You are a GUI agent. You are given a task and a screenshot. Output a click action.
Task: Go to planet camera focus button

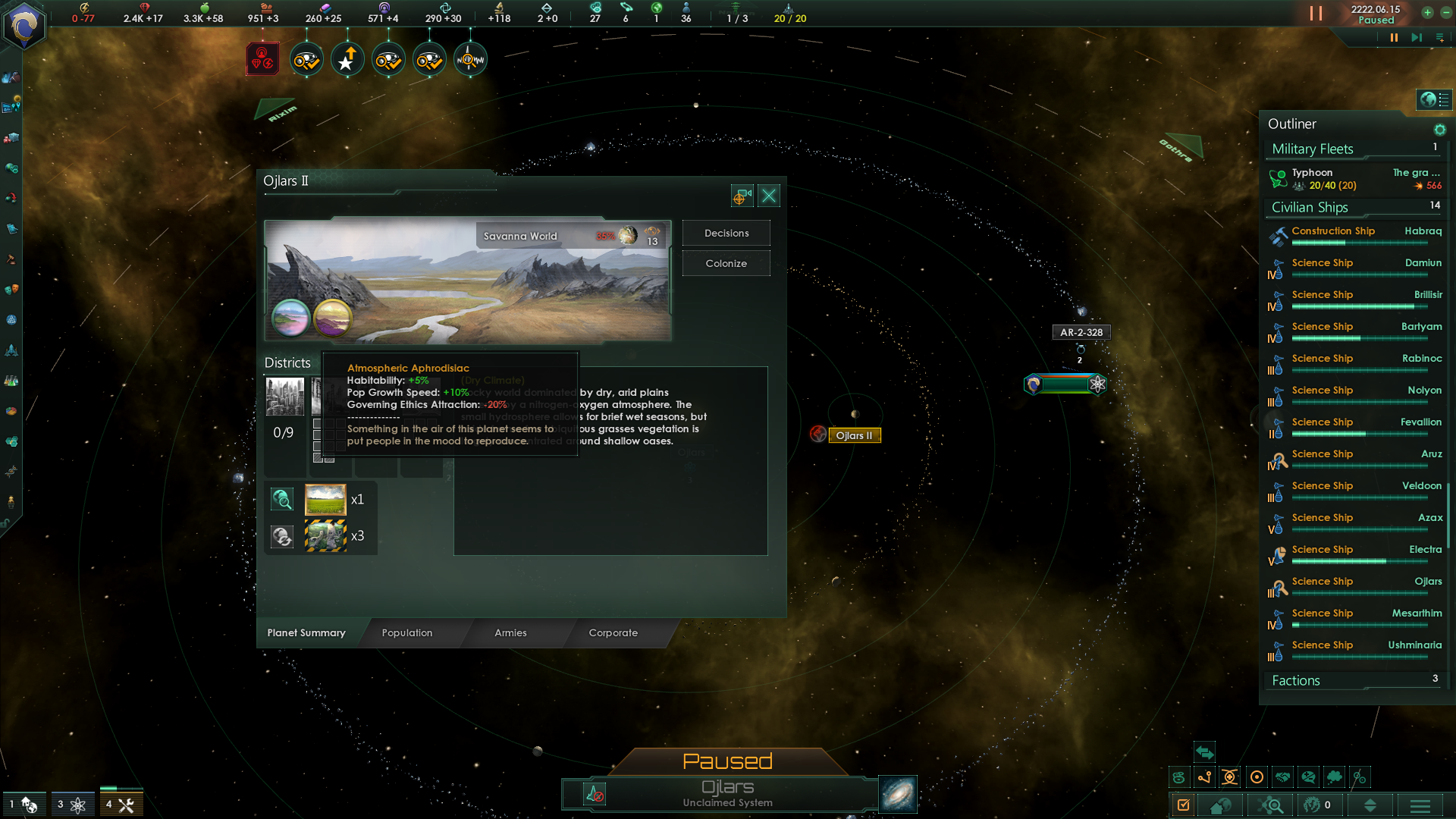[x=742, y=196]
